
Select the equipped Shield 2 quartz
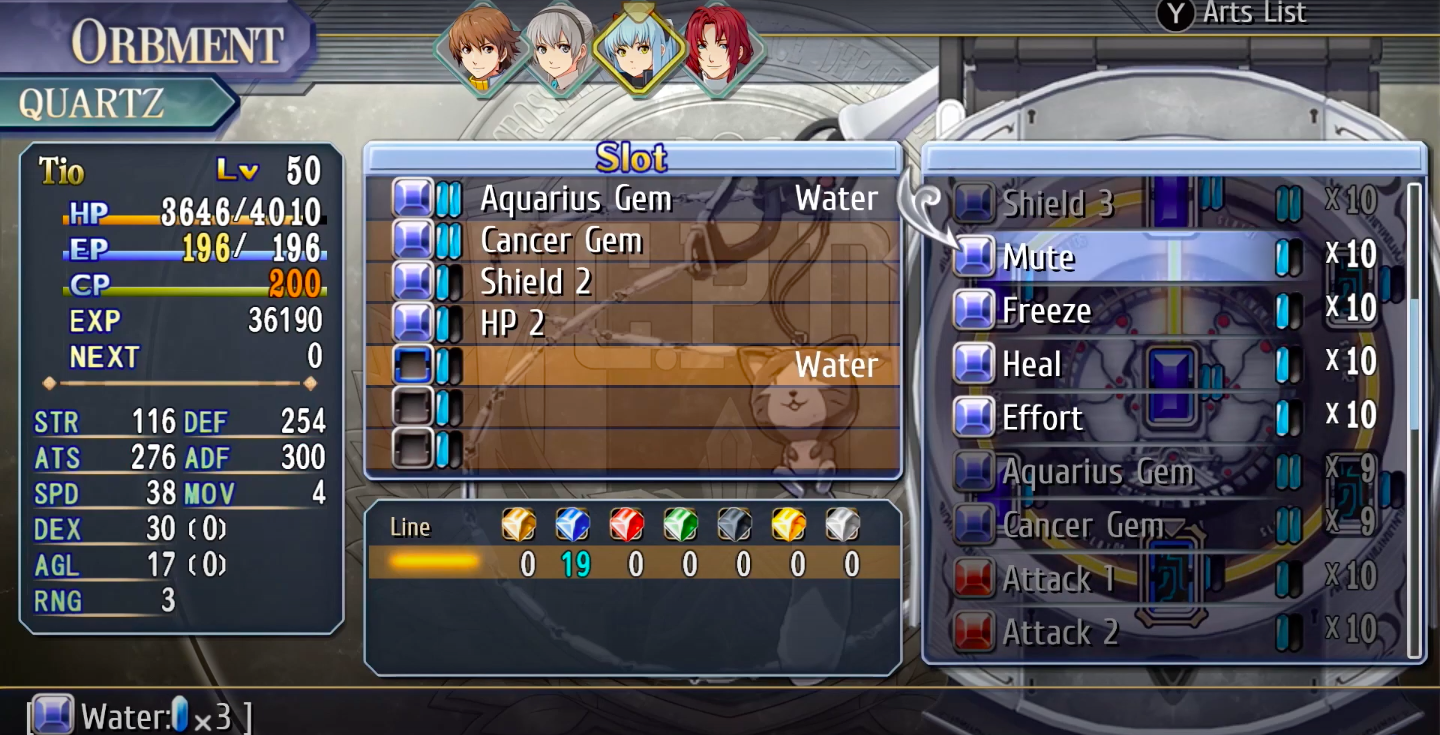(630, 282)
